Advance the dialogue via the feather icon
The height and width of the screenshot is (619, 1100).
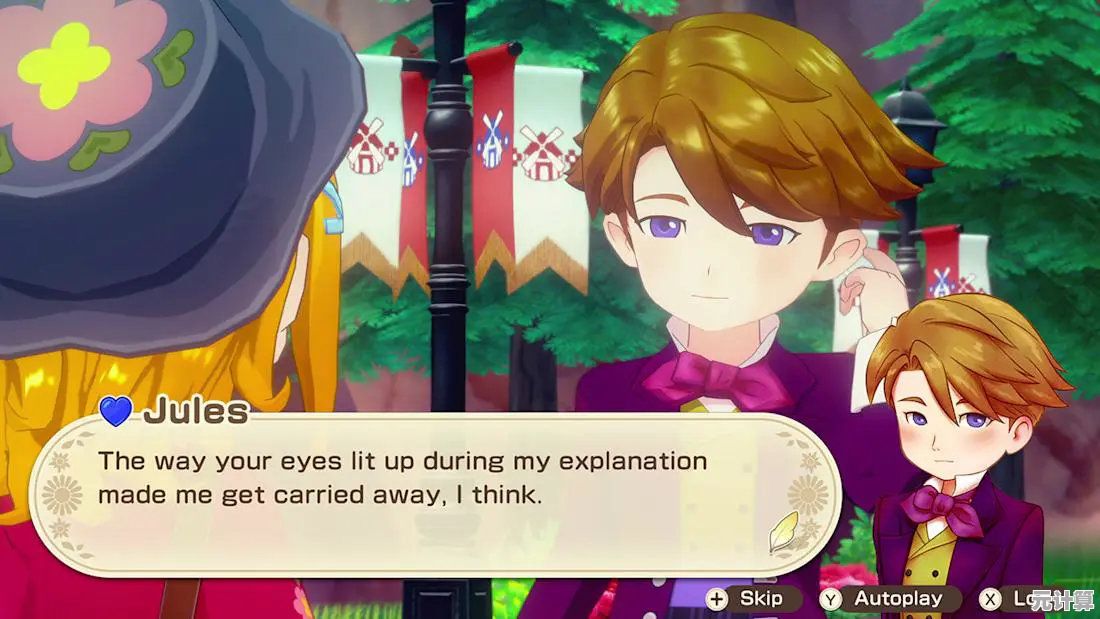(x=783, y=532)
